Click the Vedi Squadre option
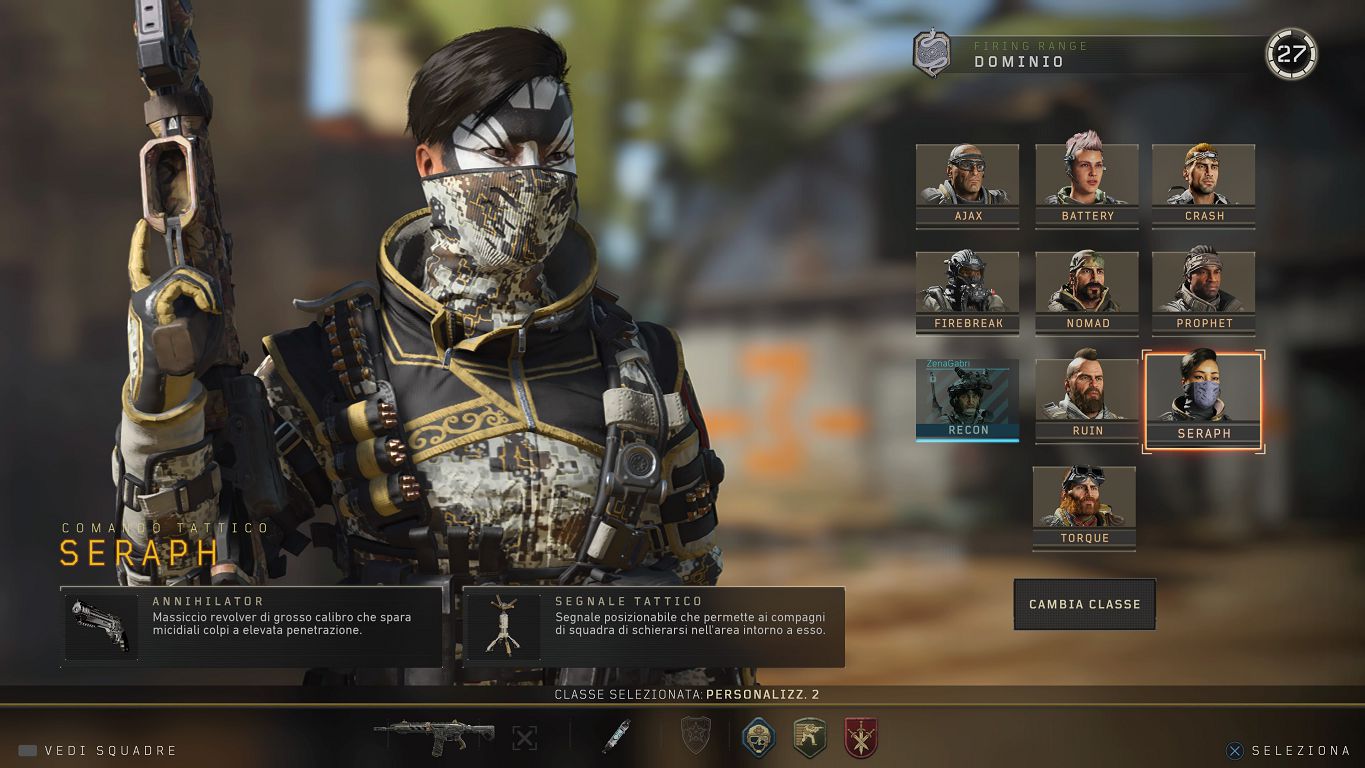Image resolution: width=1365 pixels, height=768 pixels. pos(98,750)
